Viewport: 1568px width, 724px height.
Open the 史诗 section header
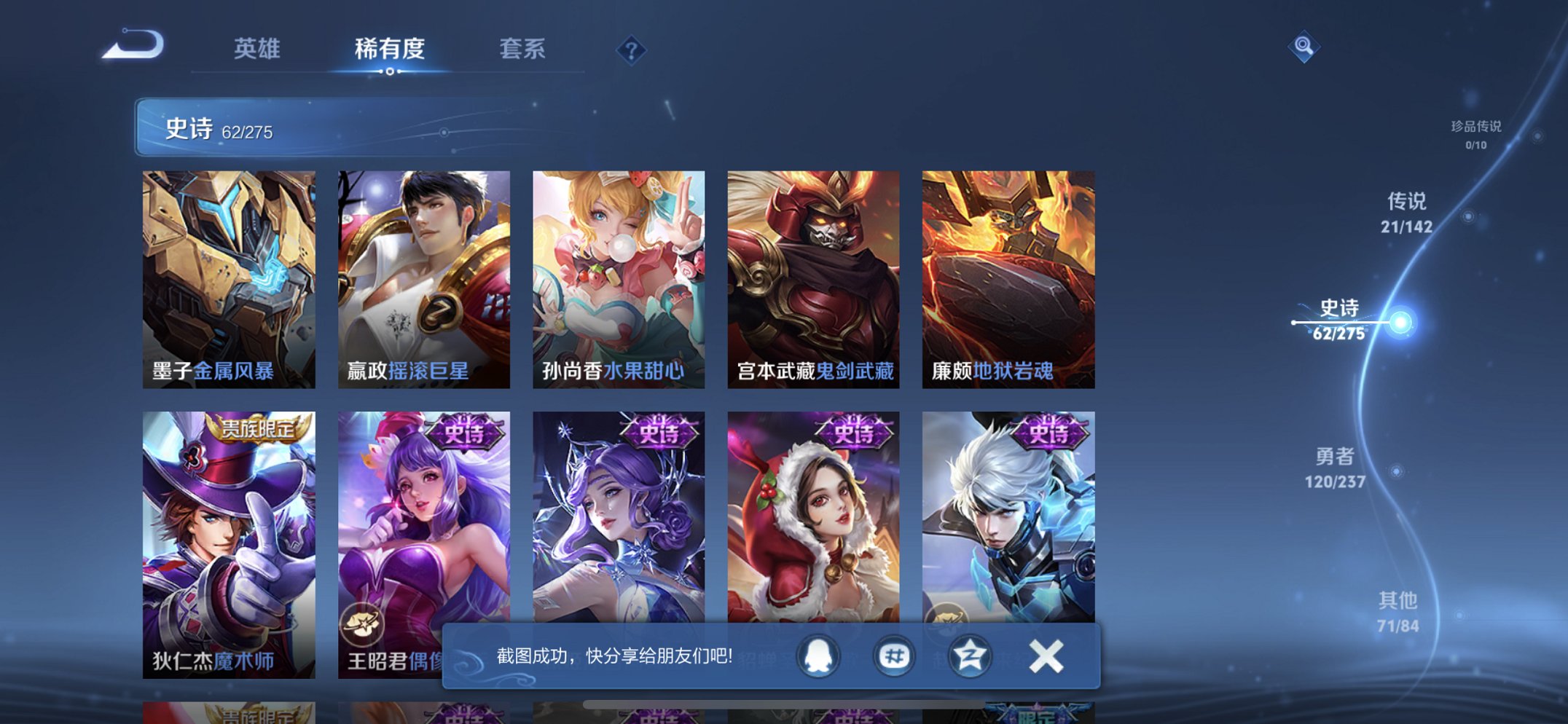[189, 129]
